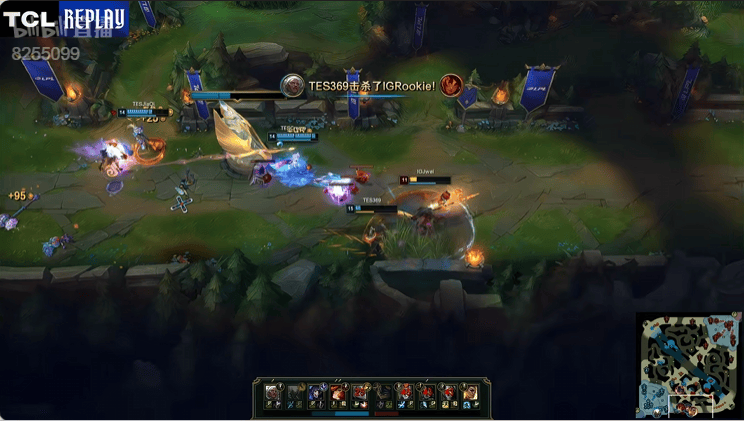
Task: Select the white-haired champion portrait in spectator bar
Action: pyautogui.click(x=273, y=391)
